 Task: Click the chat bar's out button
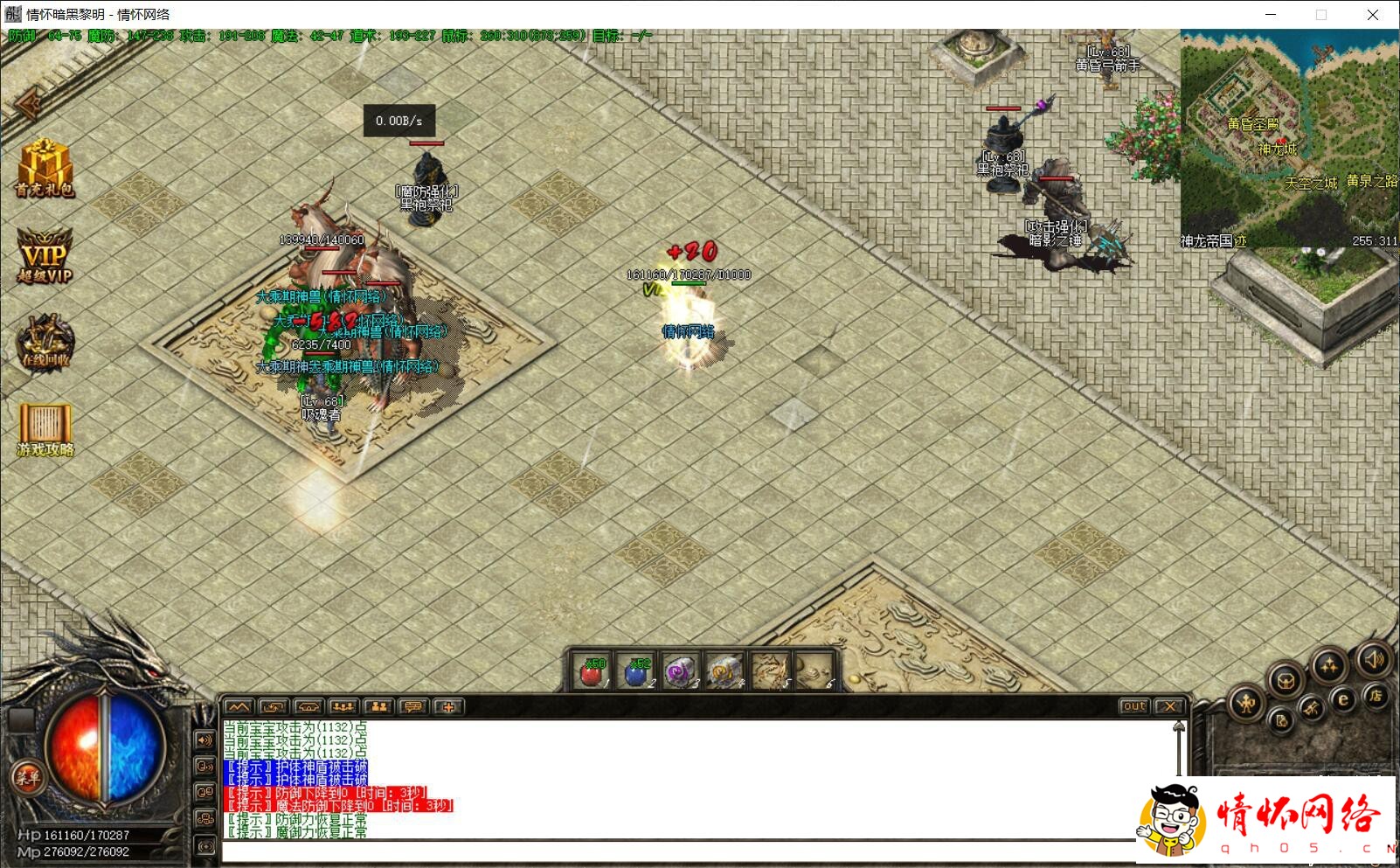coord(1133,706)
